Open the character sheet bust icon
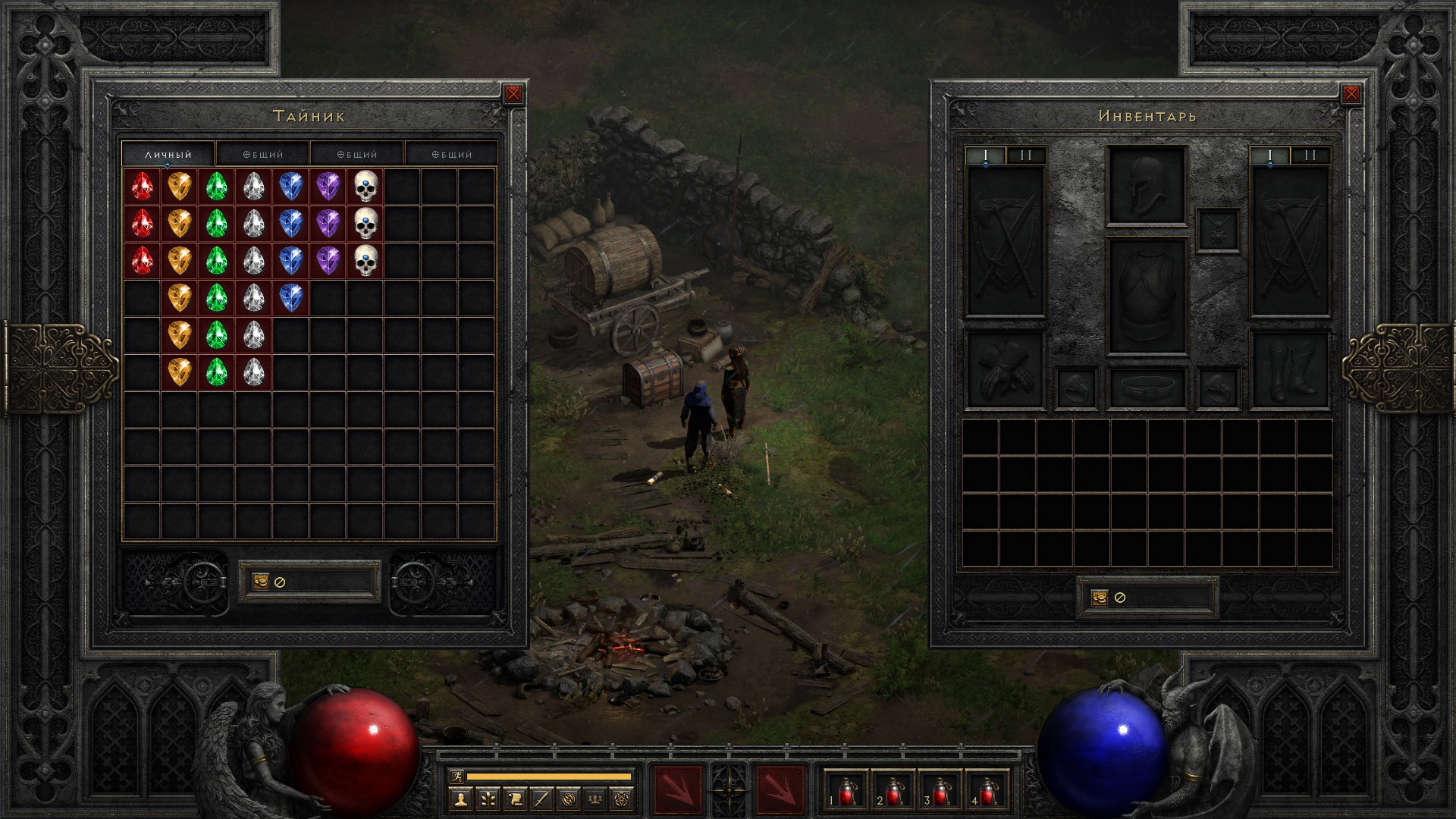Image resolution: width=1456 pixels, height=819 pixels. click(460, 799)
